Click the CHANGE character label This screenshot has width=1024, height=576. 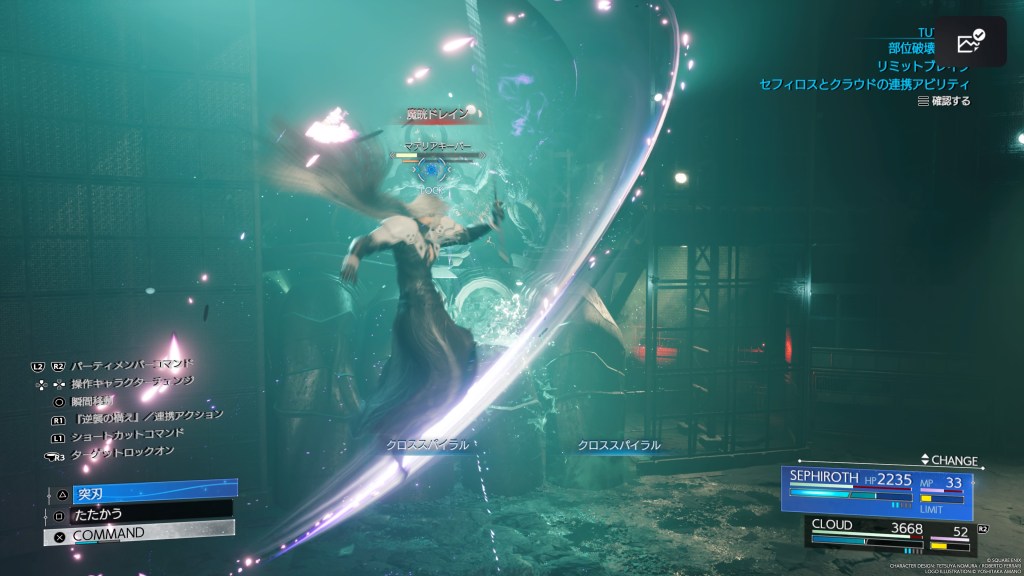tap(951, 460)
